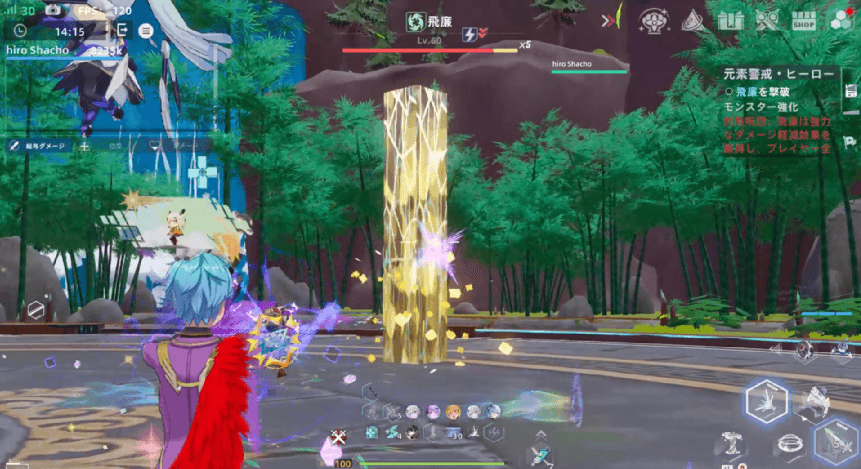861x469 pixels.
Task: Open the round list menu button
Action: pyautogui.click(x=146, y=31)
